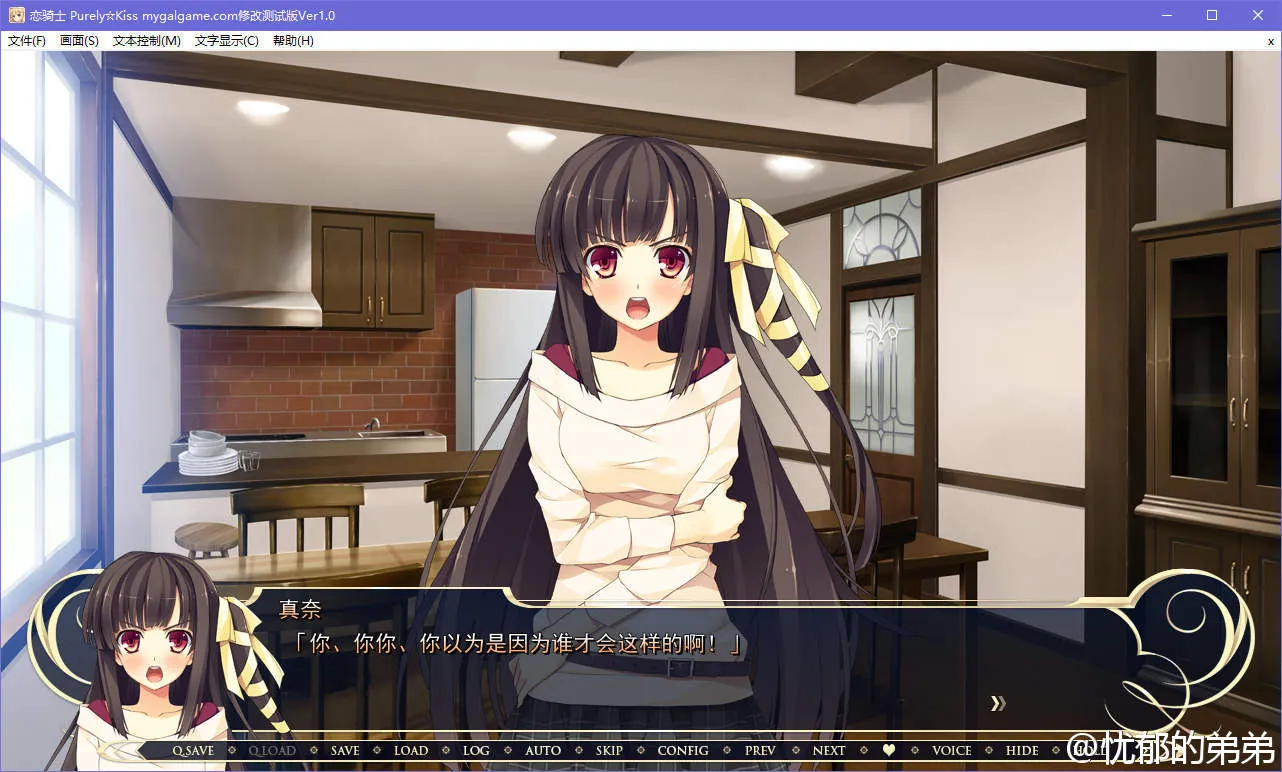
Task: Advance dialogue using the double-arrow icon
Action: coord(997,703)
